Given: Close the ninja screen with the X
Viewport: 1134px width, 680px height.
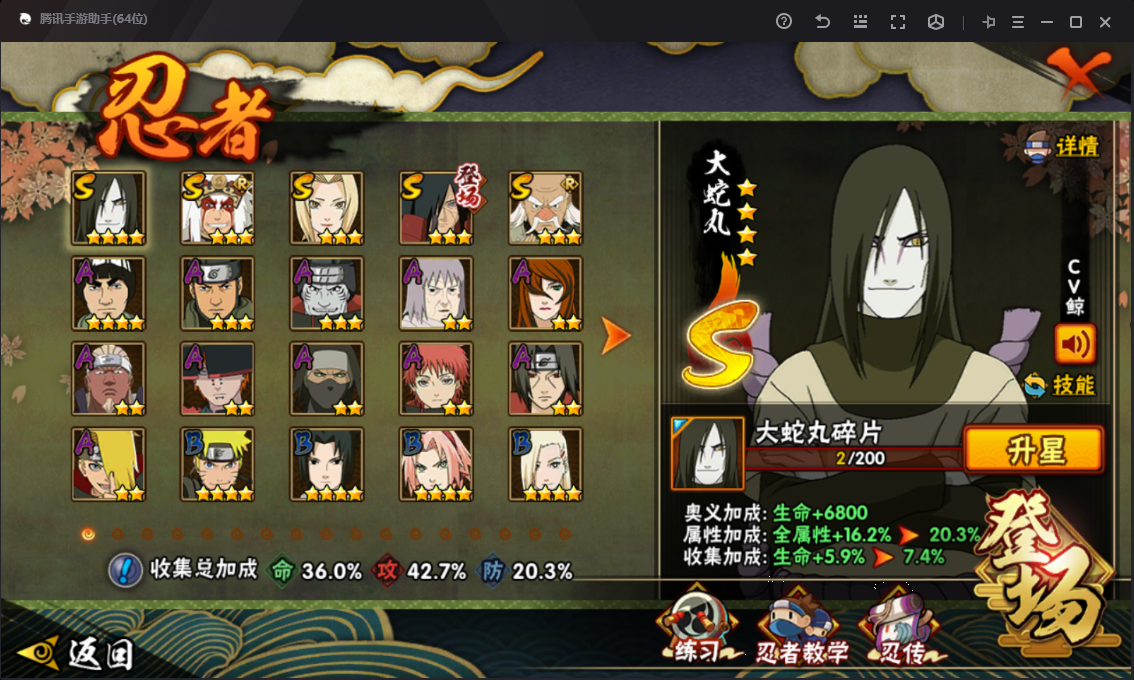Looking at the screenshot, I should pyautogui.click(x=1084, y=72).
